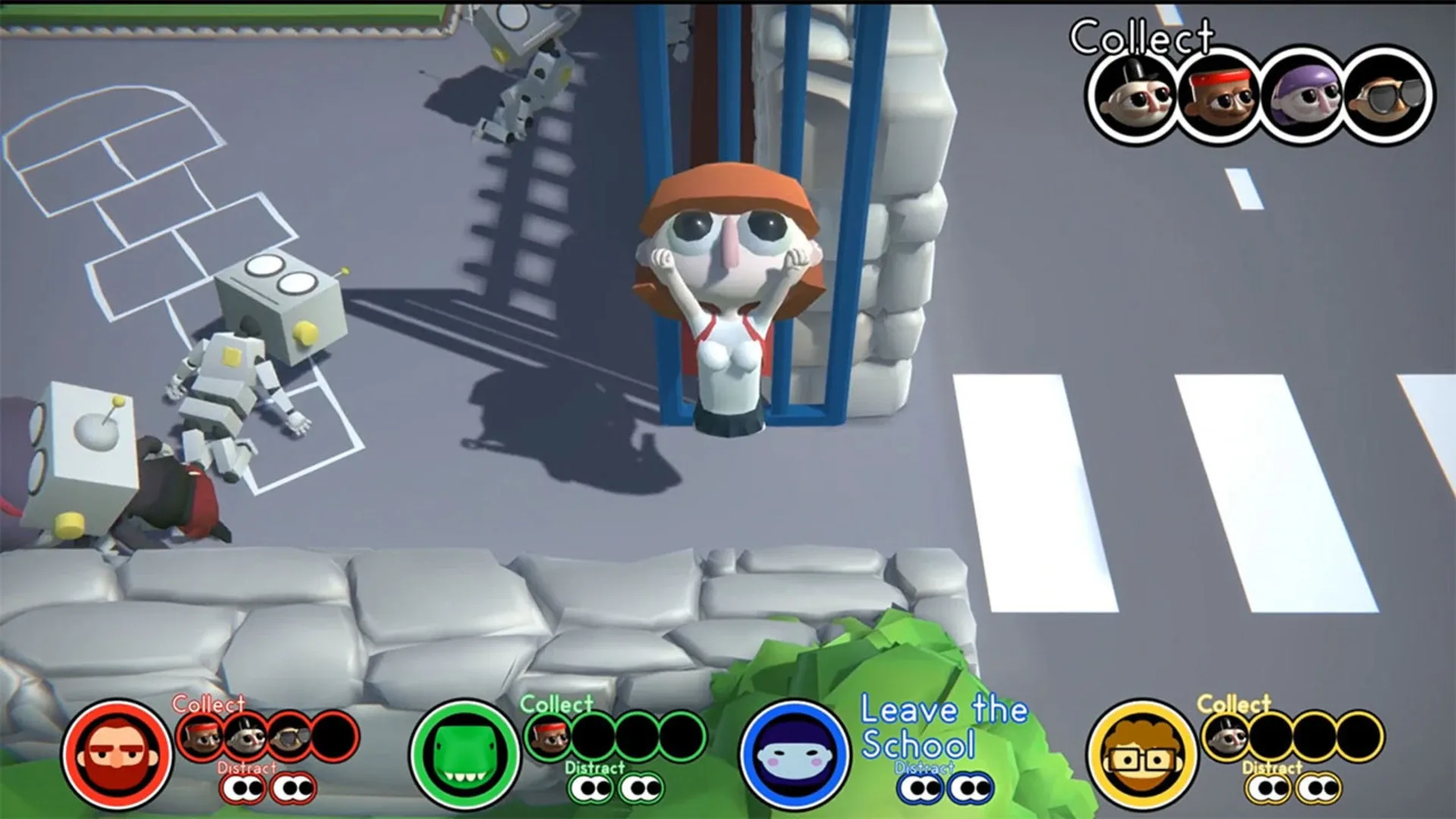Toggle the yellow player's second Distract eye token
Viewport: 1456px width, 819px height.
tap(1319, 790)
